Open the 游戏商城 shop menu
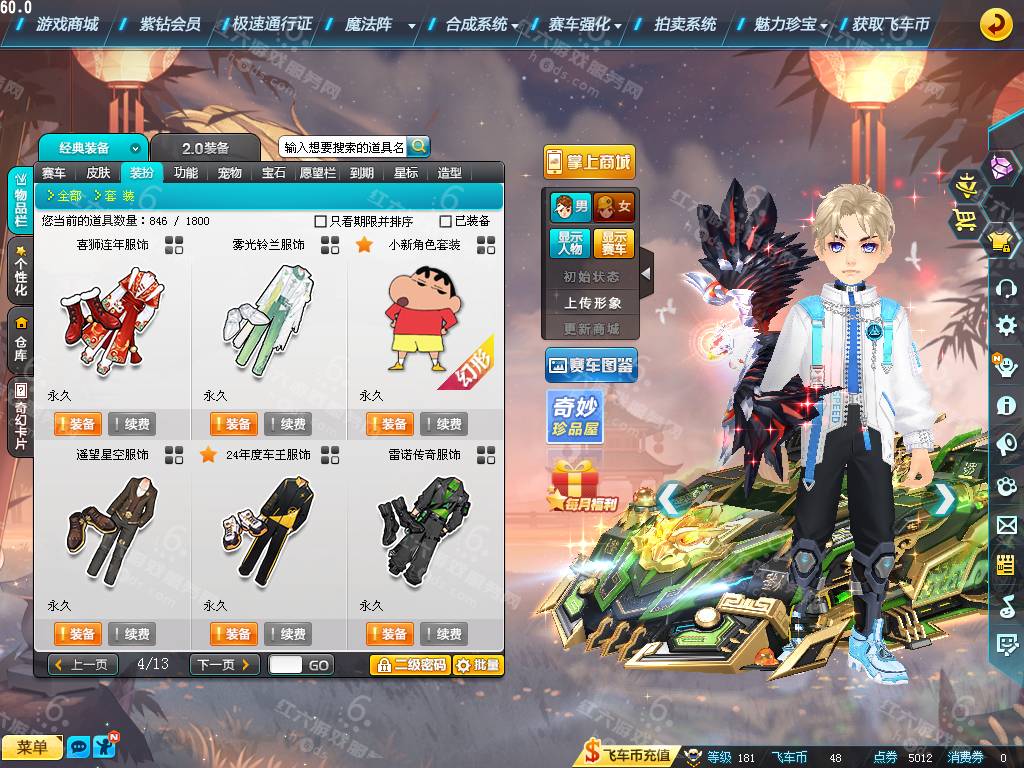 pyautogui.click(x=67, y=24)
